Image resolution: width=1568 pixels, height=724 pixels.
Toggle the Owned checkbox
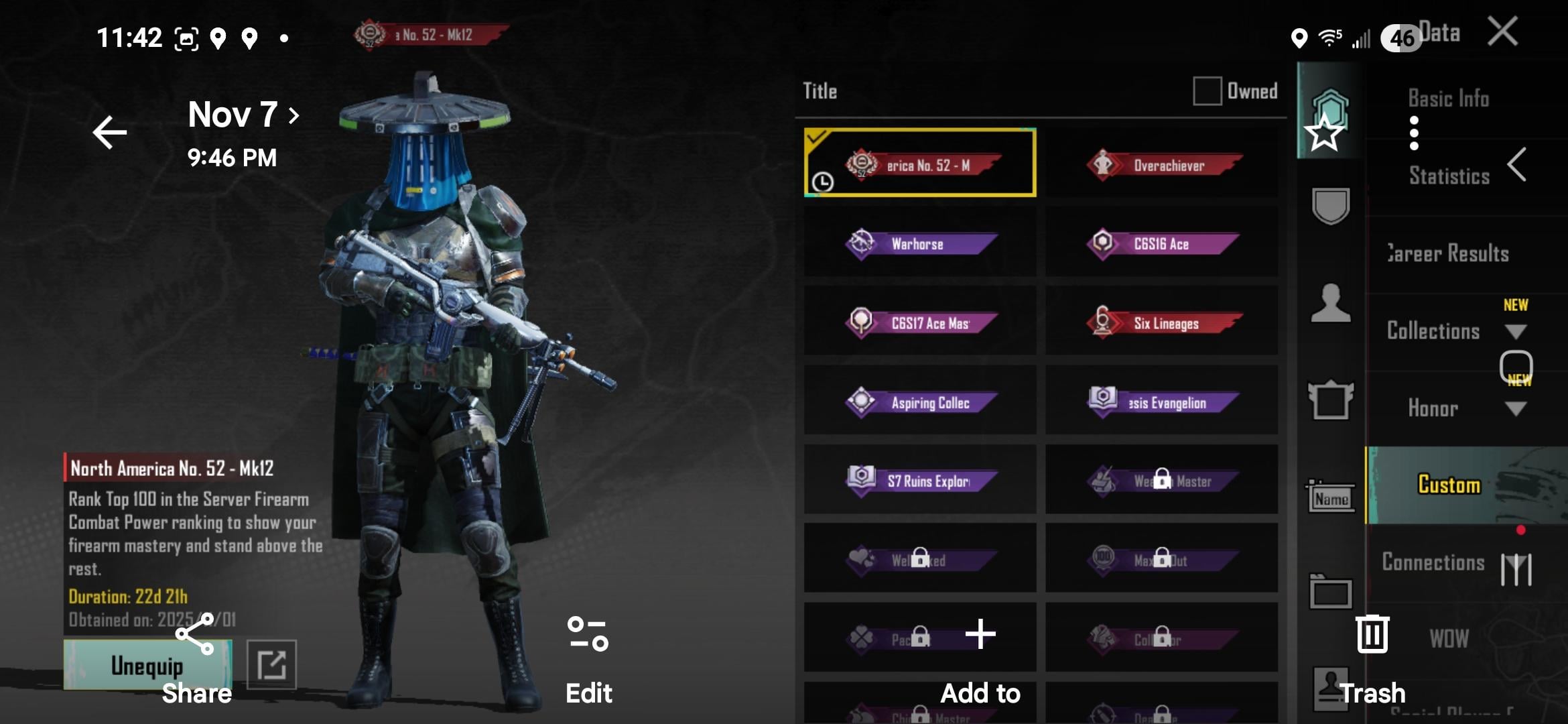(x=1207, y=90)
